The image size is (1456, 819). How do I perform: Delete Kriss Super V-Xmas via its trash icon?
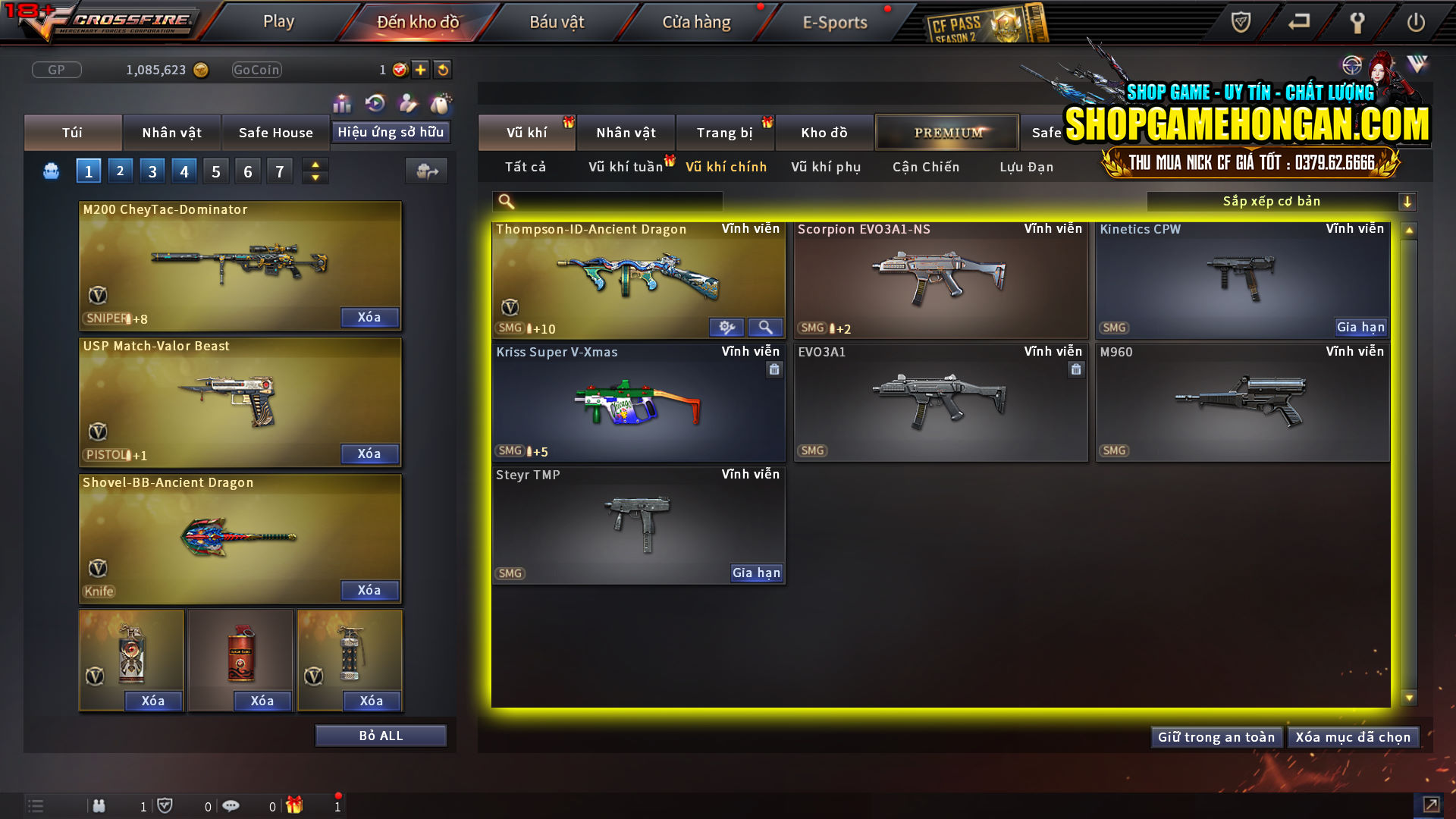tap(774, 369)
